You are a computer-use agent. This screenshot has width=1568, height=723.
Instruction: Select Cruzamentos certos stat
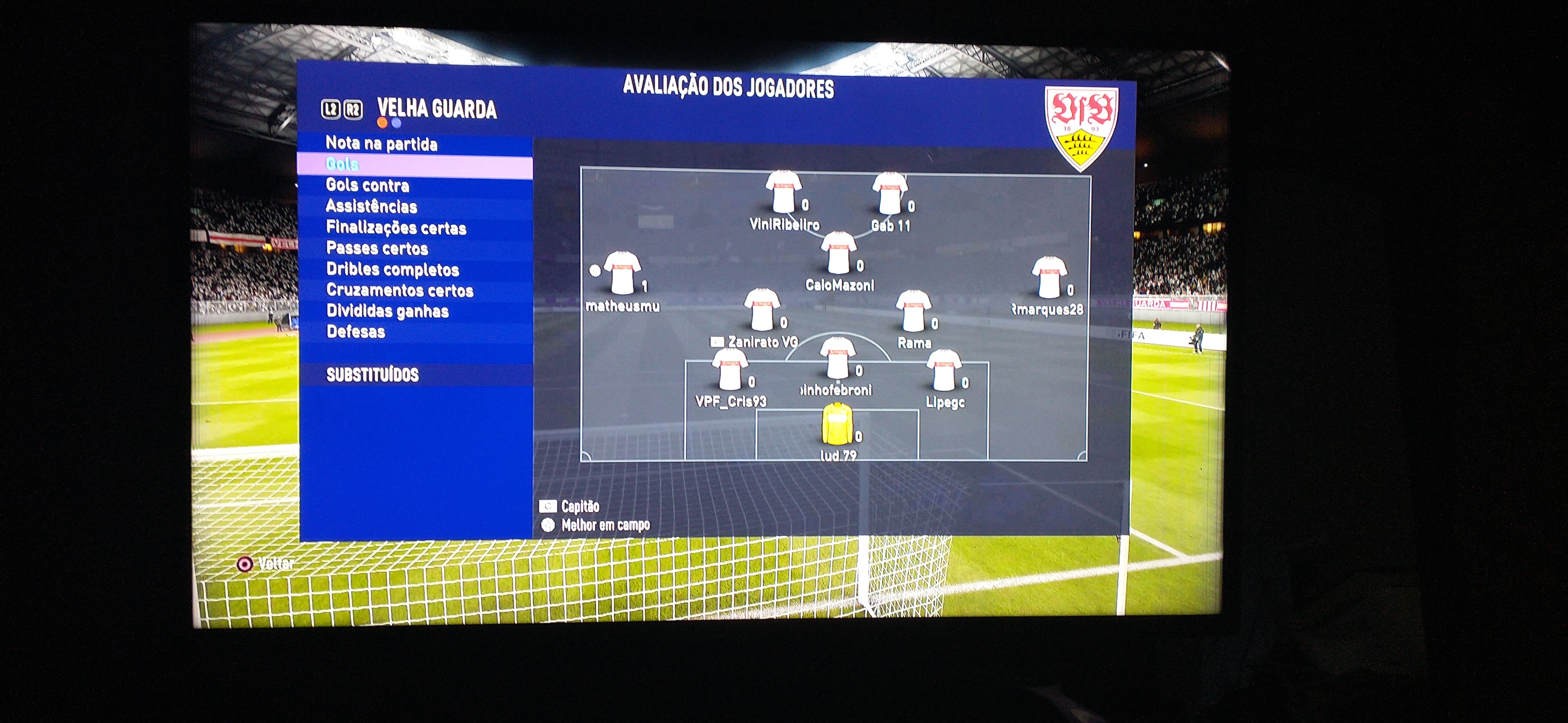[x=399, y=290]
